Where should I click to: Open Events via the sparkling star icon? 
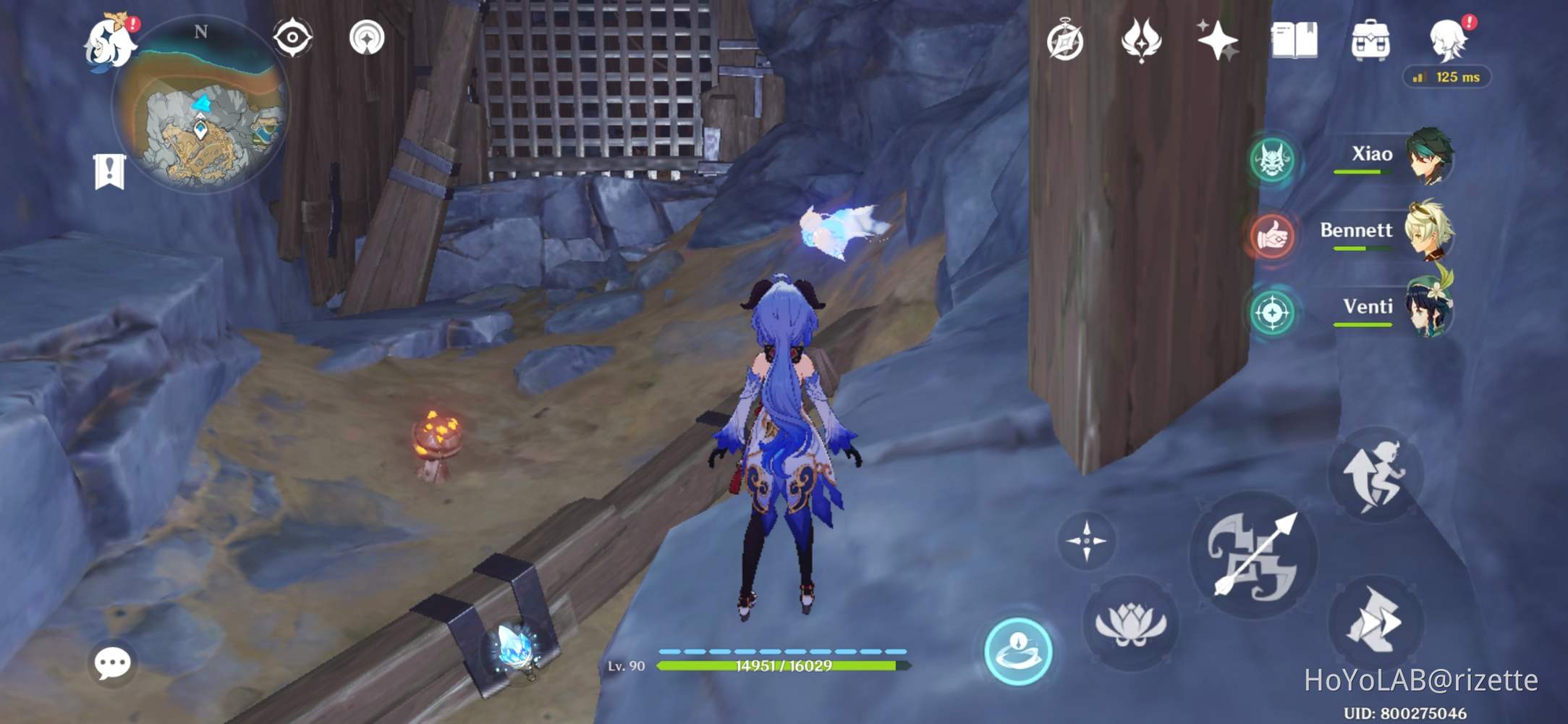[1217, 43]
